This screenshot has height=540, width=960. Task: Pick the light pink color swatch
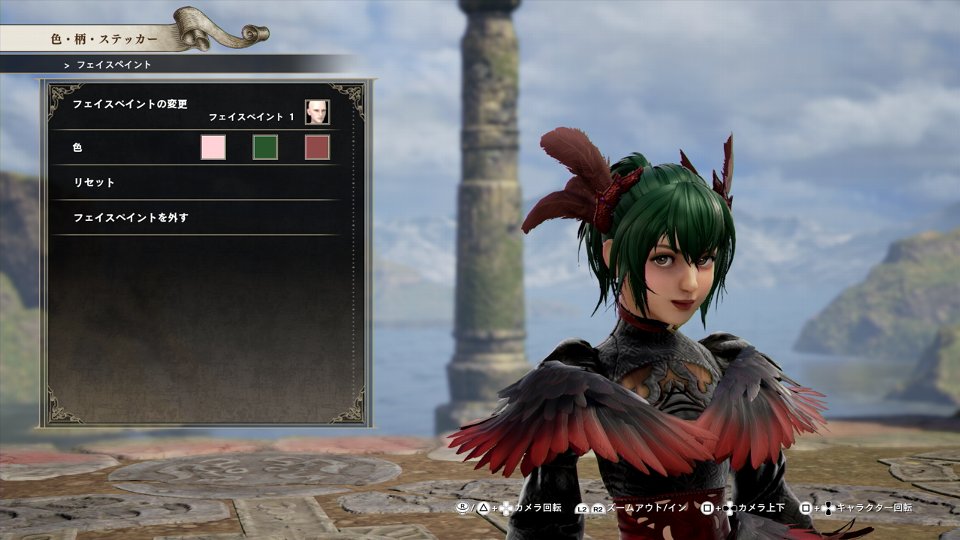(213, 148)
